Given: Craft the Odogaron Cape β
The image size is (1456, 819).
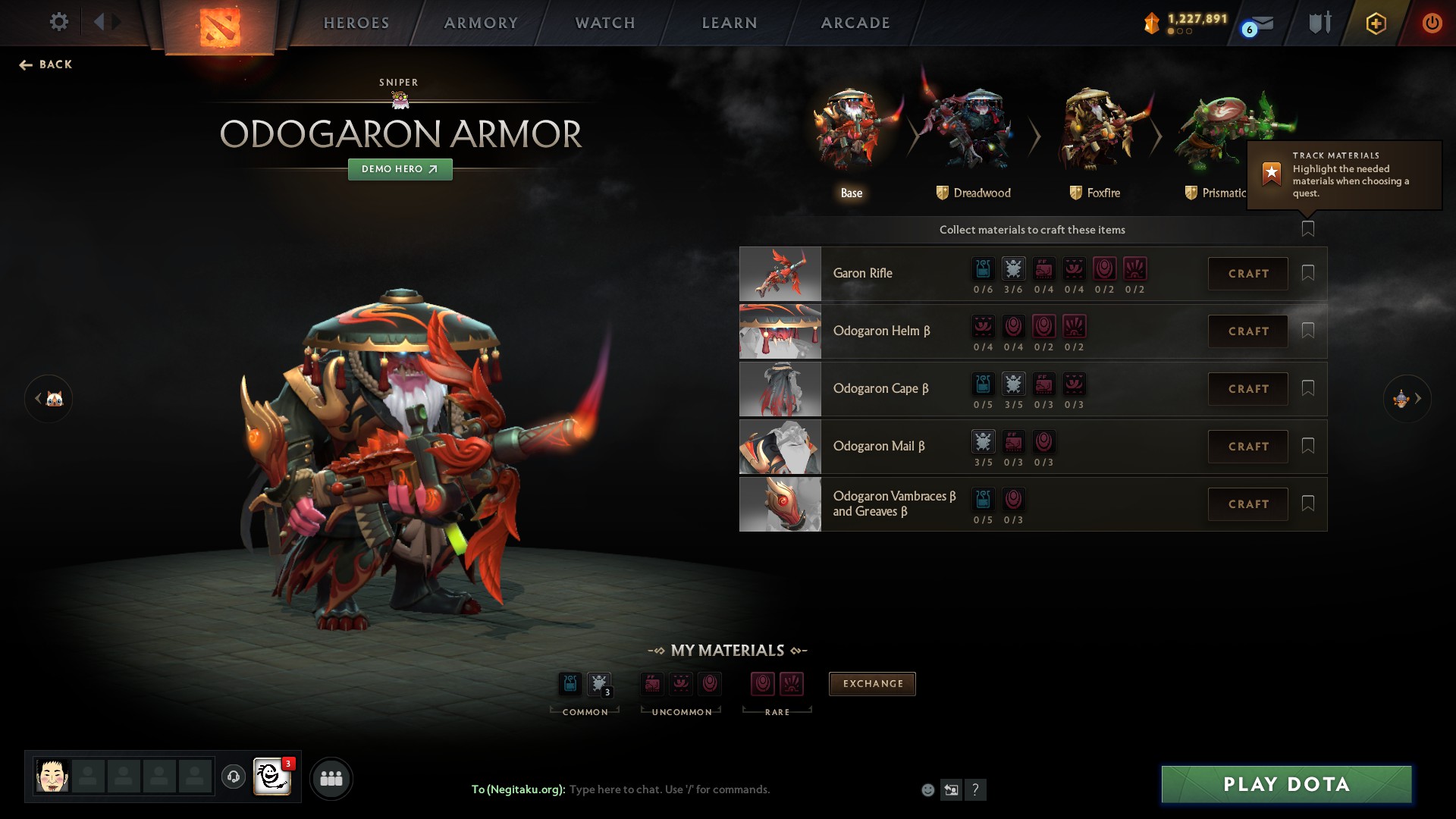Looking at the screenshot, I should pos(1247,389).
